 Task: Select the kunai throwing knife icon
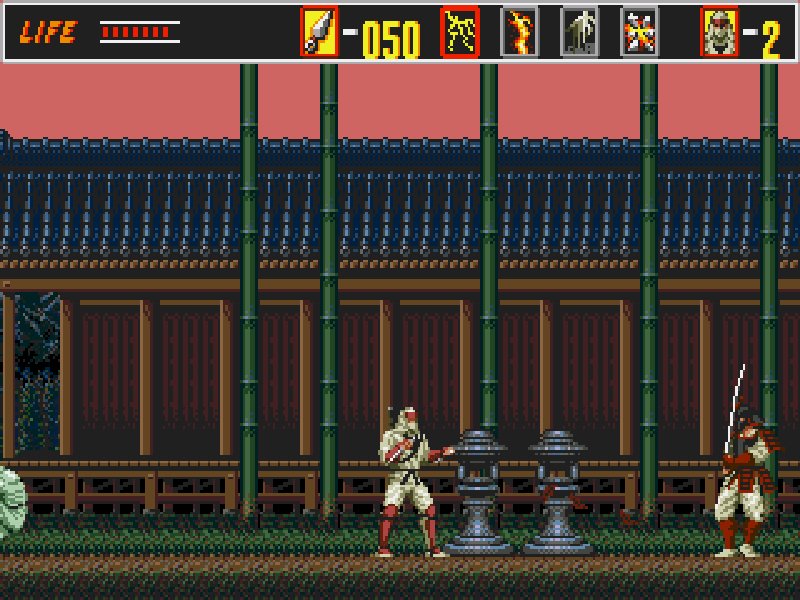(x=319, y=32)
